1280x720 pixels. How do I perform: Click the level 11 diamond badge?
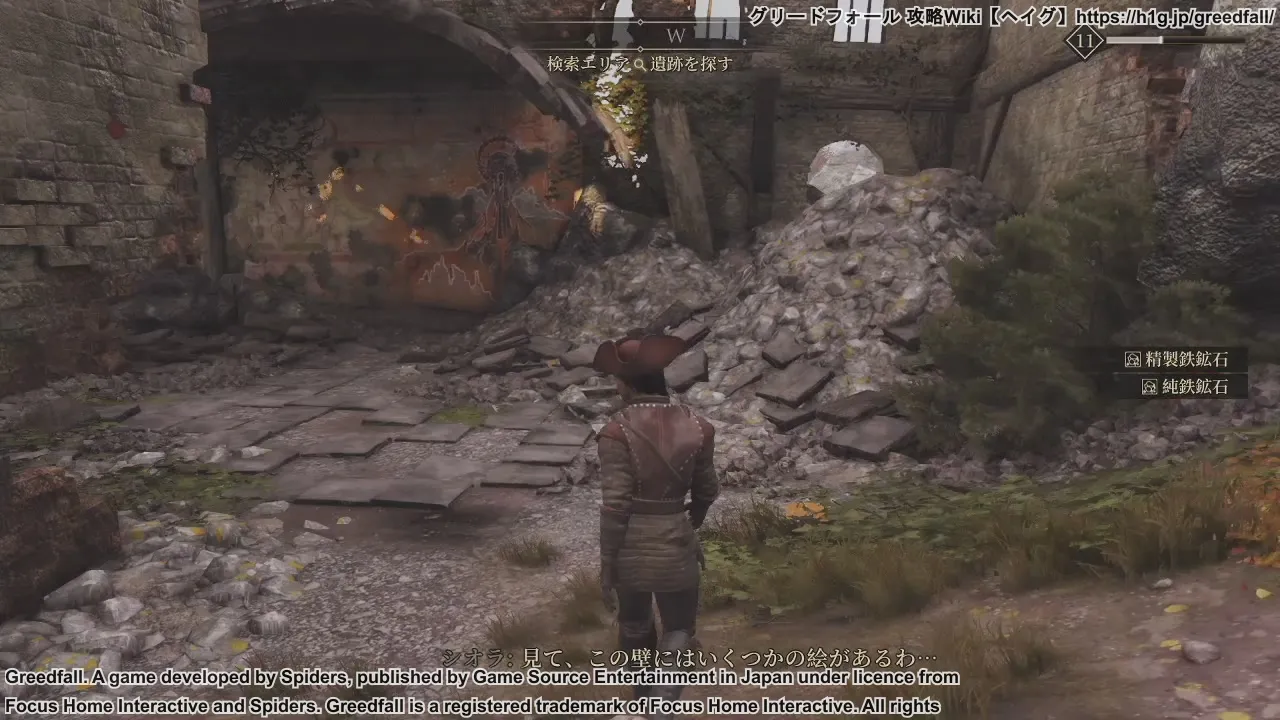click(1084, 42)
